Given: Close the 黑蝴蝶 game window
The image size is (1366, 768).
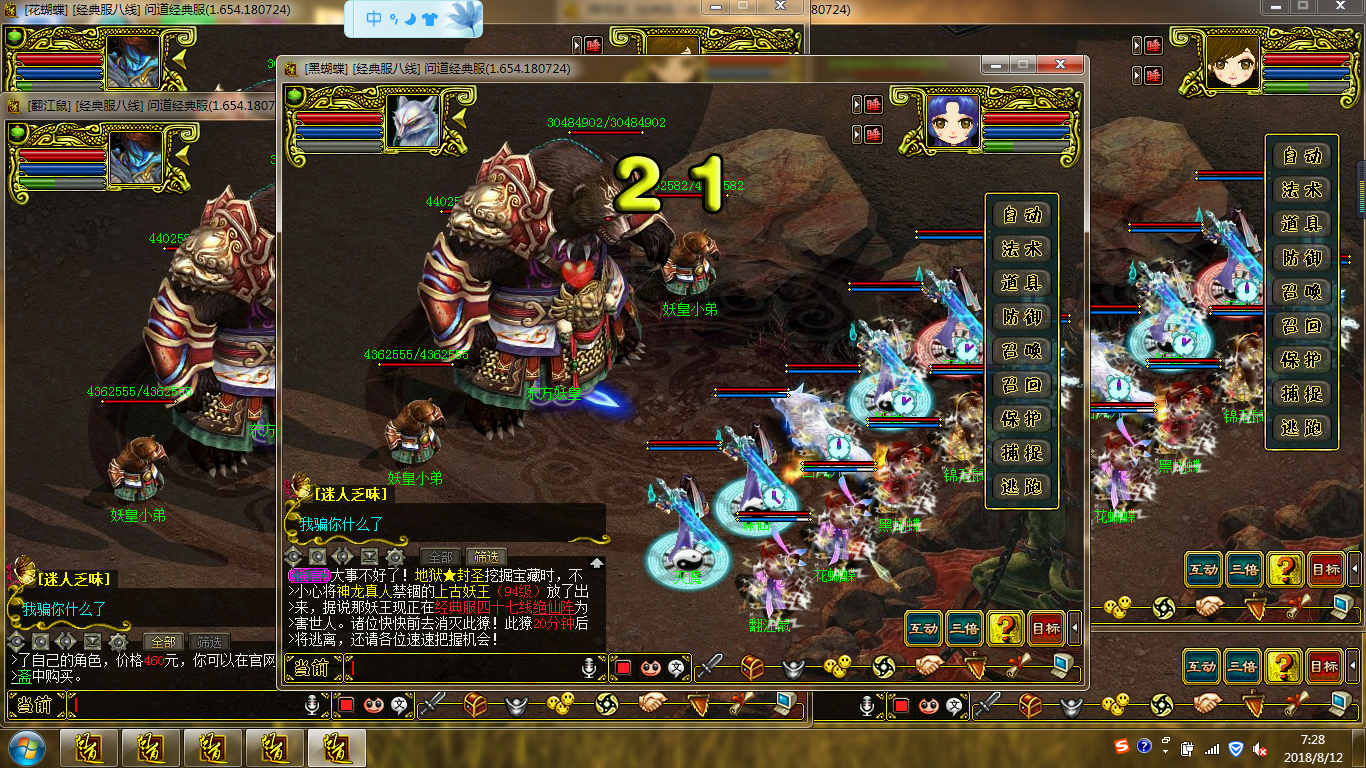Looking at the screenshot, I should (1060, 64).
